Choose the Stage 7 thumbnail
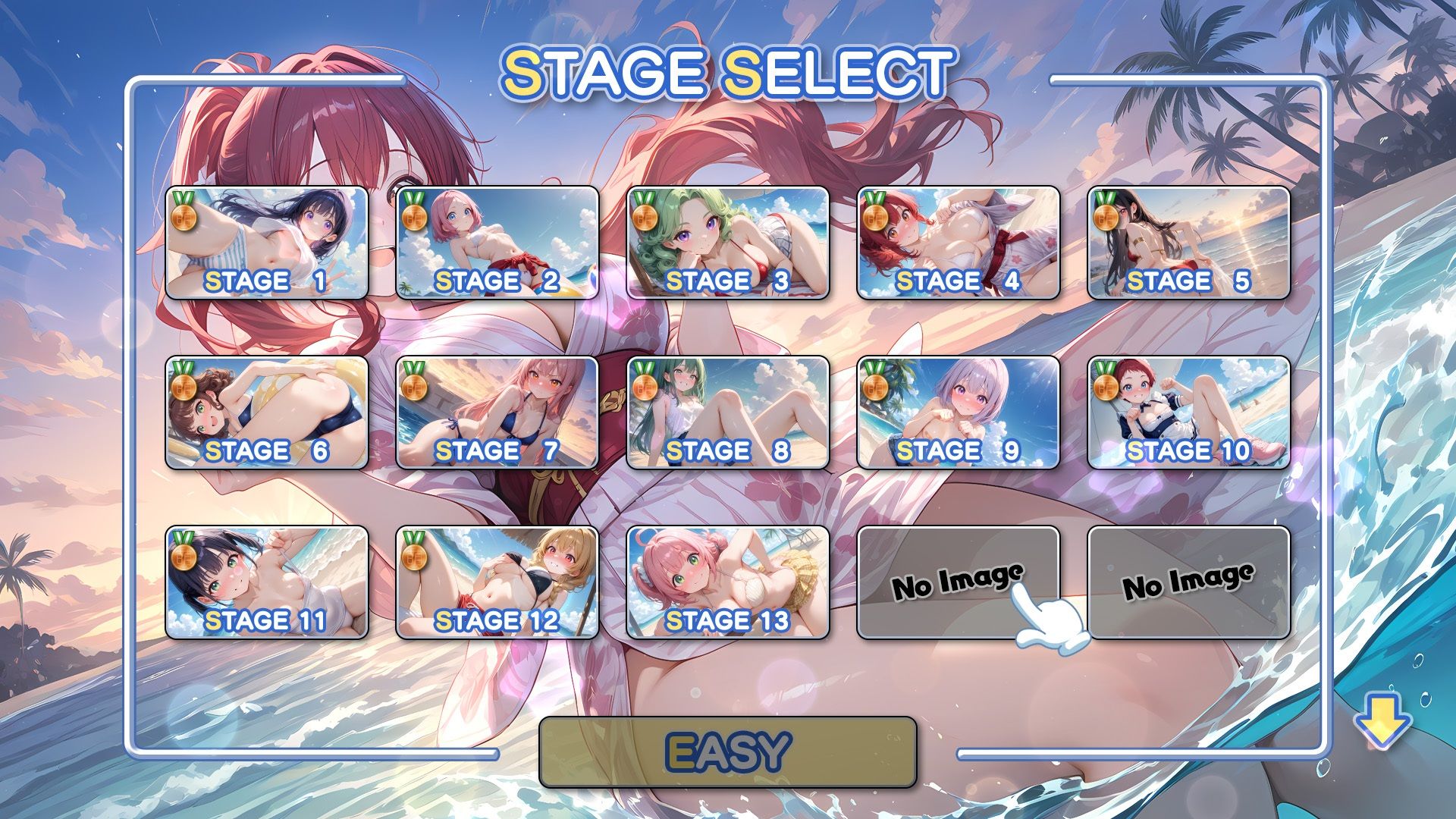This screenshot has height=819, width=1456. click(497, 413)
